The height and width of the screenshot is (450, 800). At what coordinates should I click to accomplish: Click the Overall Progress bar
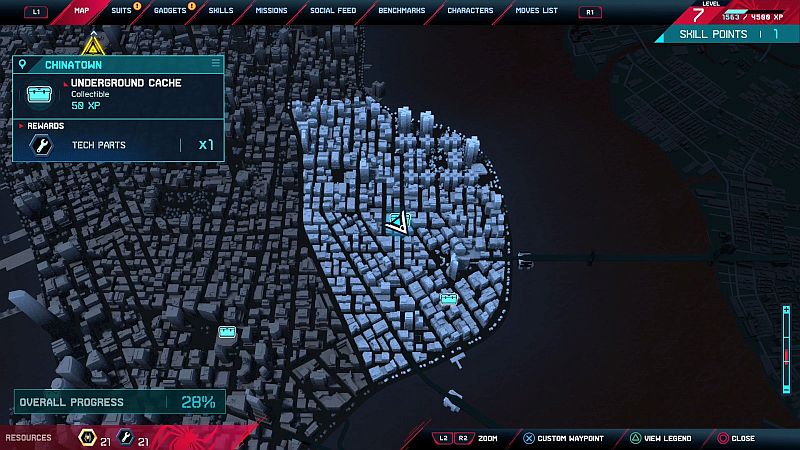118,402
